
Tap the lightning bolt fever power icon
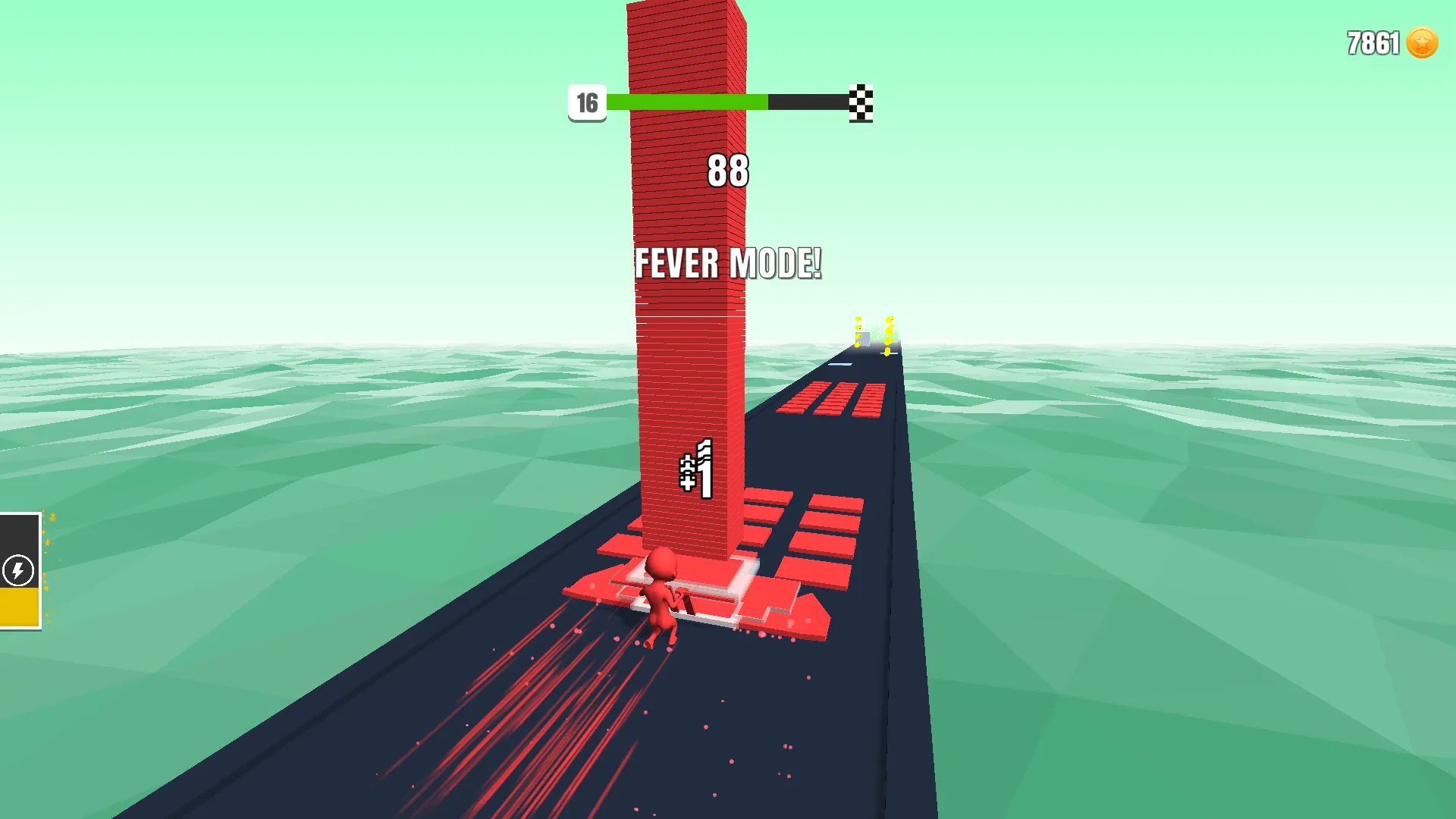click(19, 571)
